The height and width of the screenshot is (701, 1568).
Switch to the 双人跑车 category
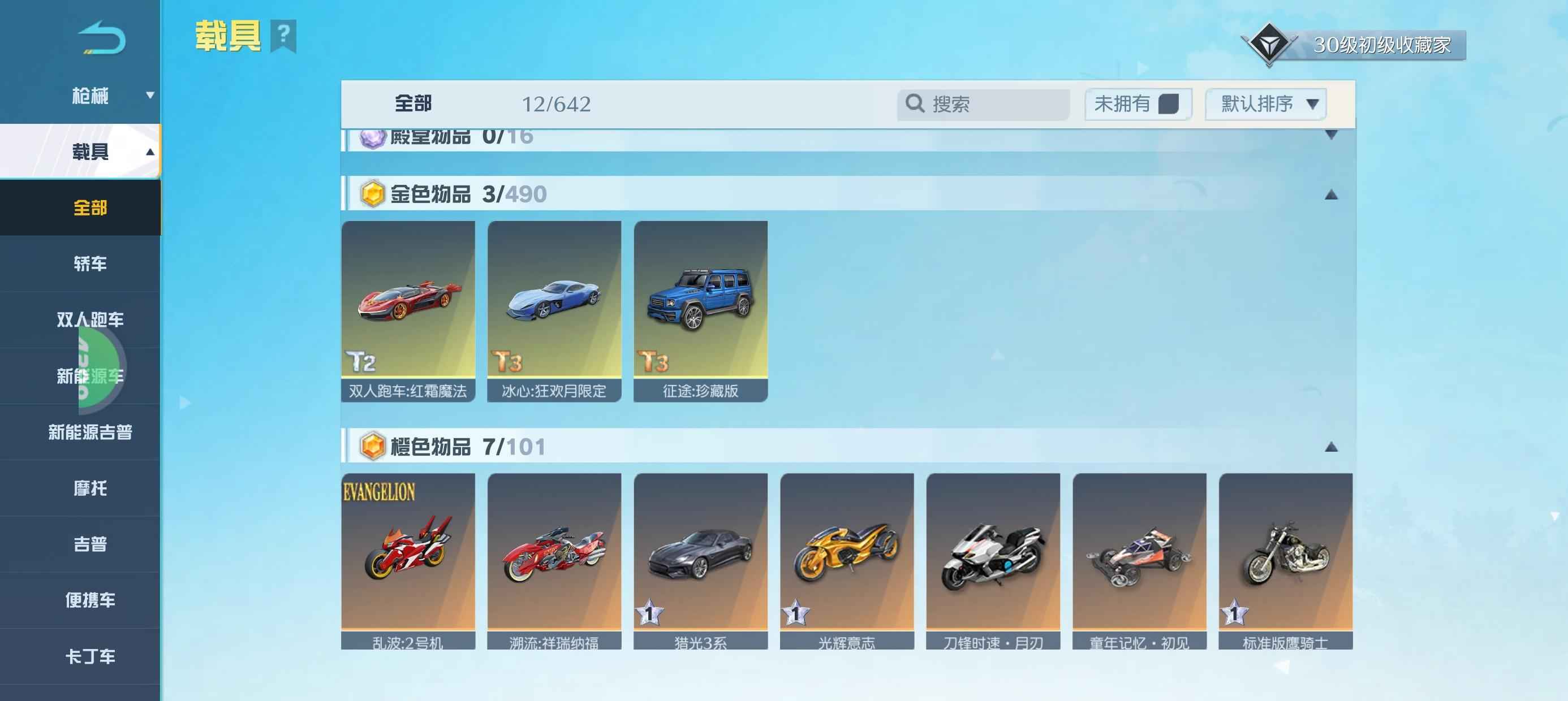(x=90, y=319)
